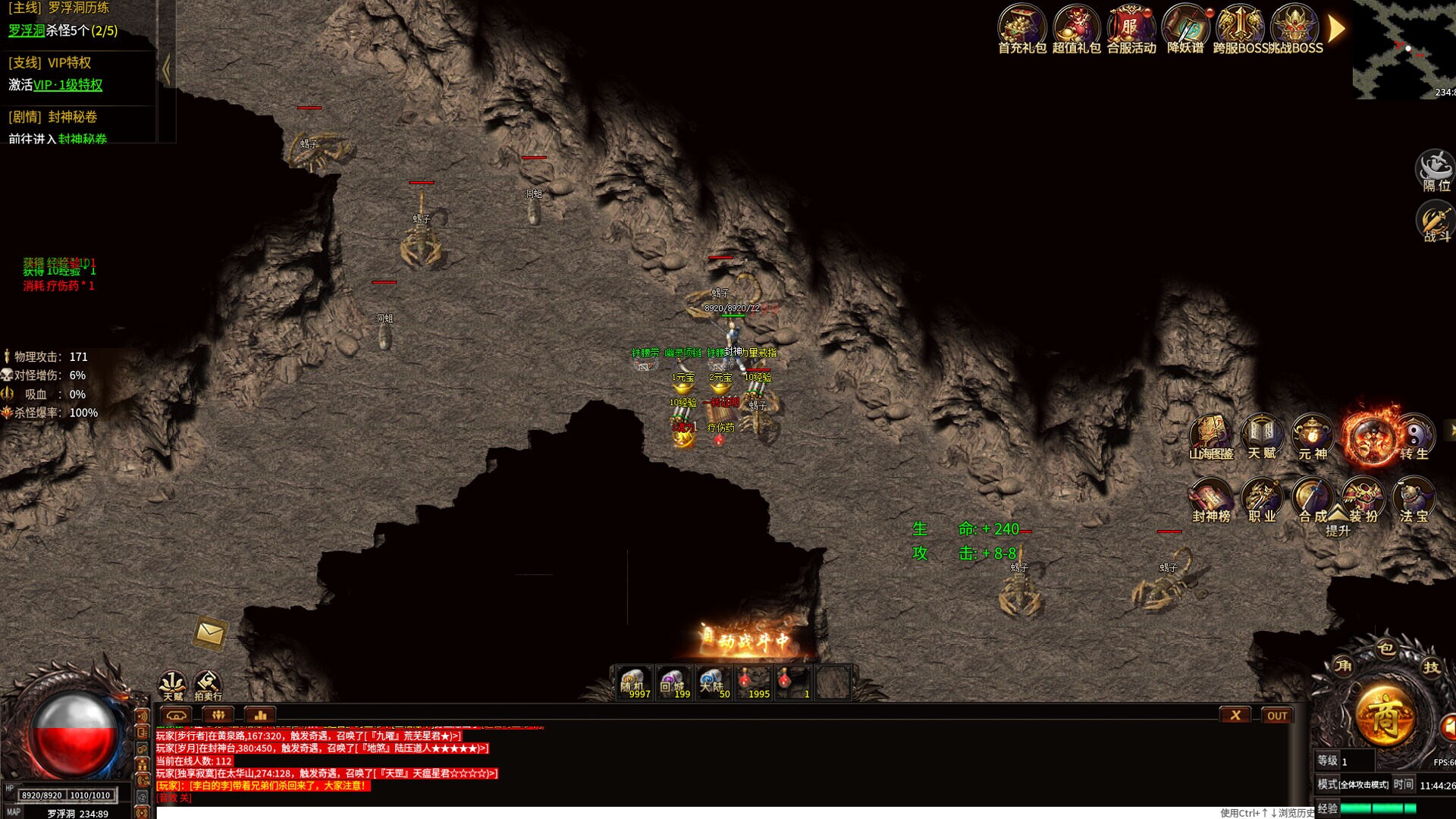Collapse the quest tracker panel arrow
The width and height of the screenshot is (1456, 819).
coord(166,70)
